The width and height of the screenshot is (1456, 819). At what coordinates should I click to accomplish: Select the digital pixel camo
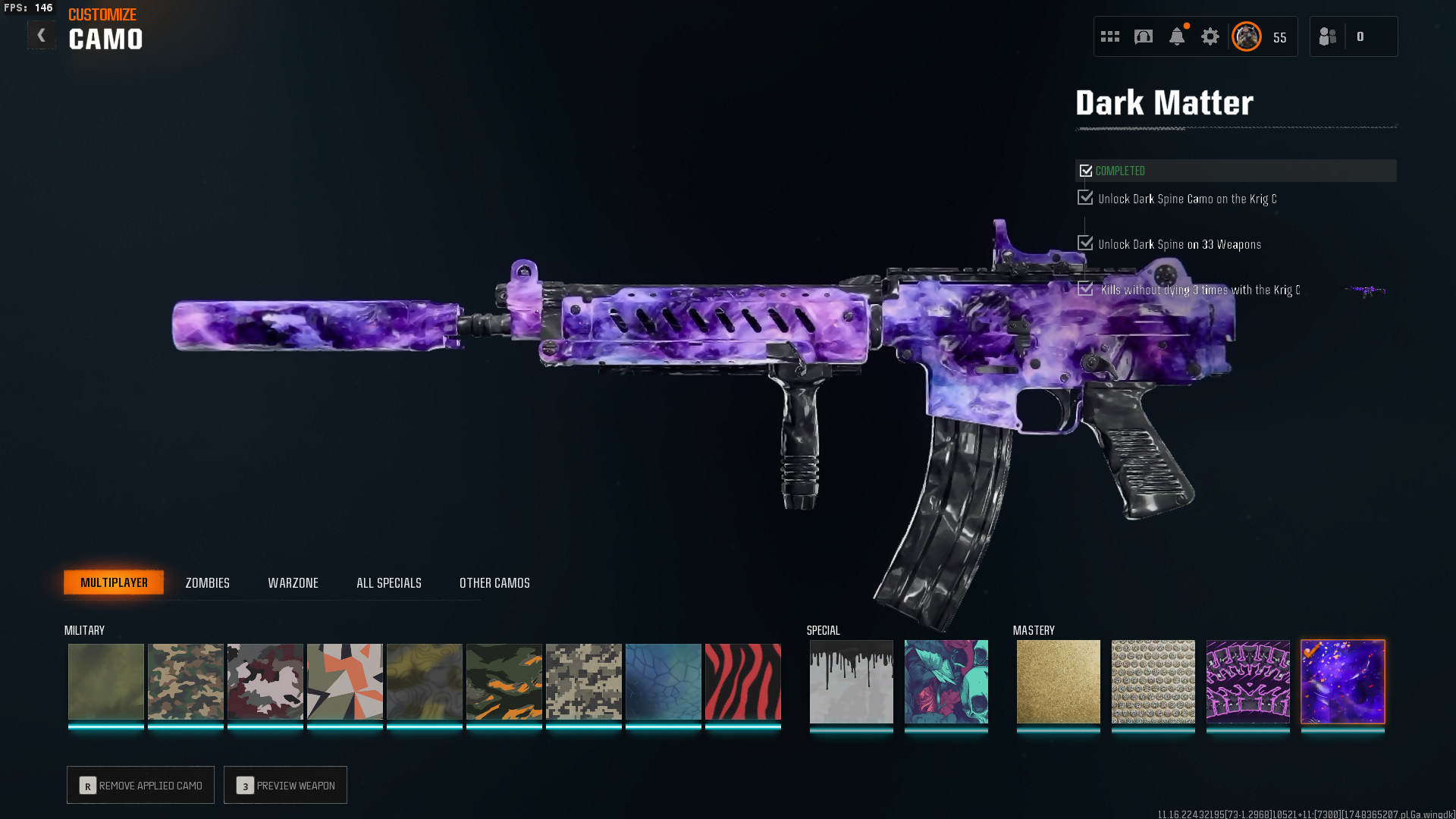tap(583, 681)
